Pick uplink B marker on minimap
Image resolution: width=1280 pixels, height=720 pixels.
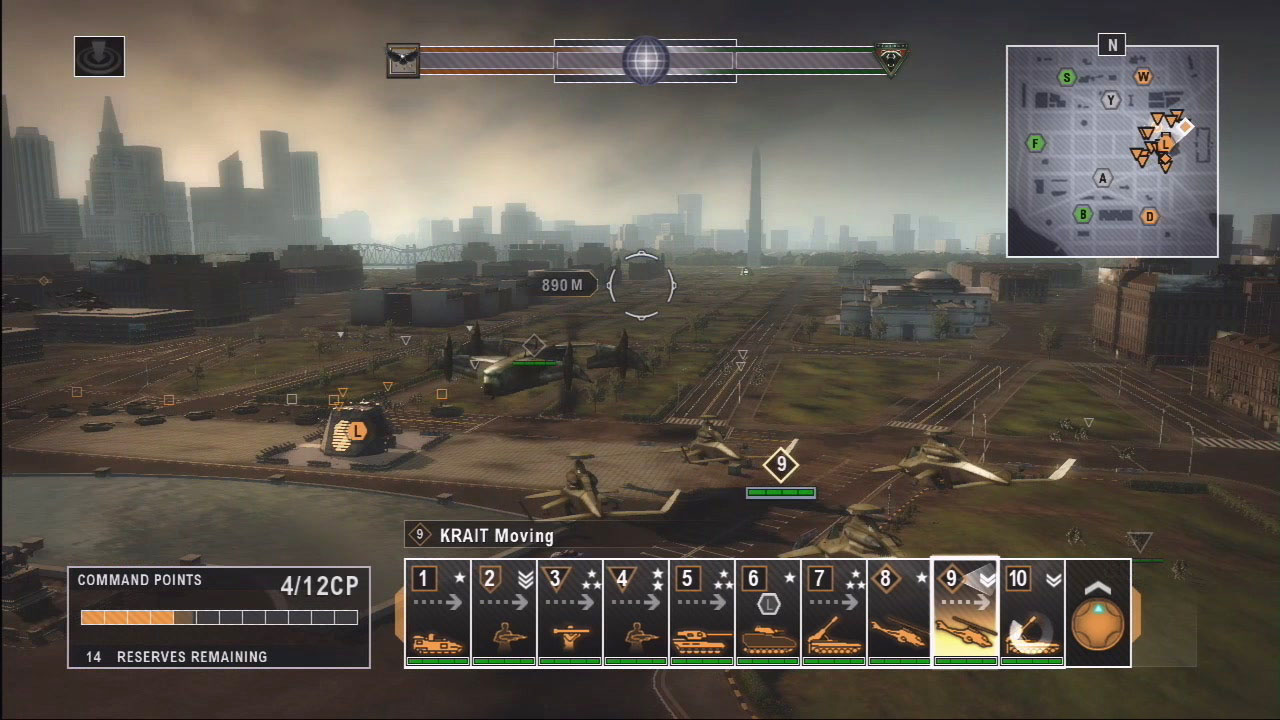coord(1082,214)
